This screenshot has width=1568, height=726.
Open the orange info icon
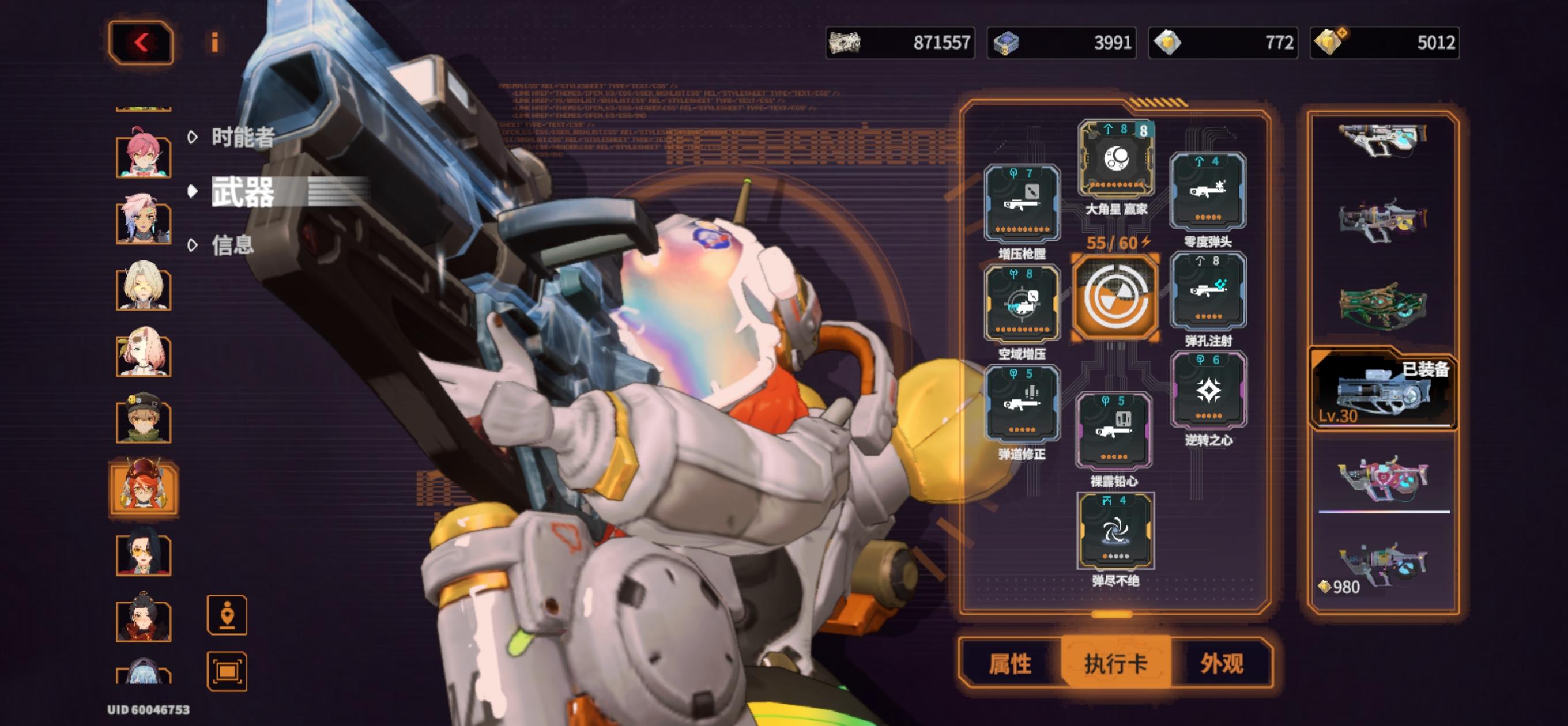pos(214,43)
